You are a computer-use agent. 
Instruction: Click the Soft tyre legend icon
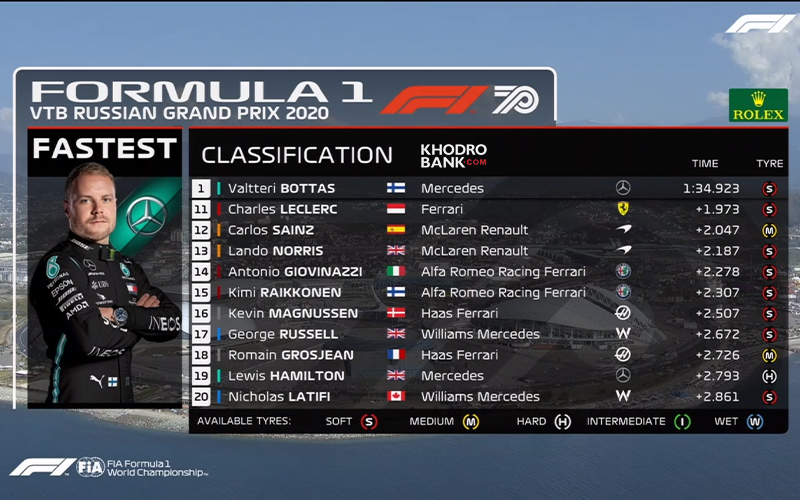(x=370, y=422)
